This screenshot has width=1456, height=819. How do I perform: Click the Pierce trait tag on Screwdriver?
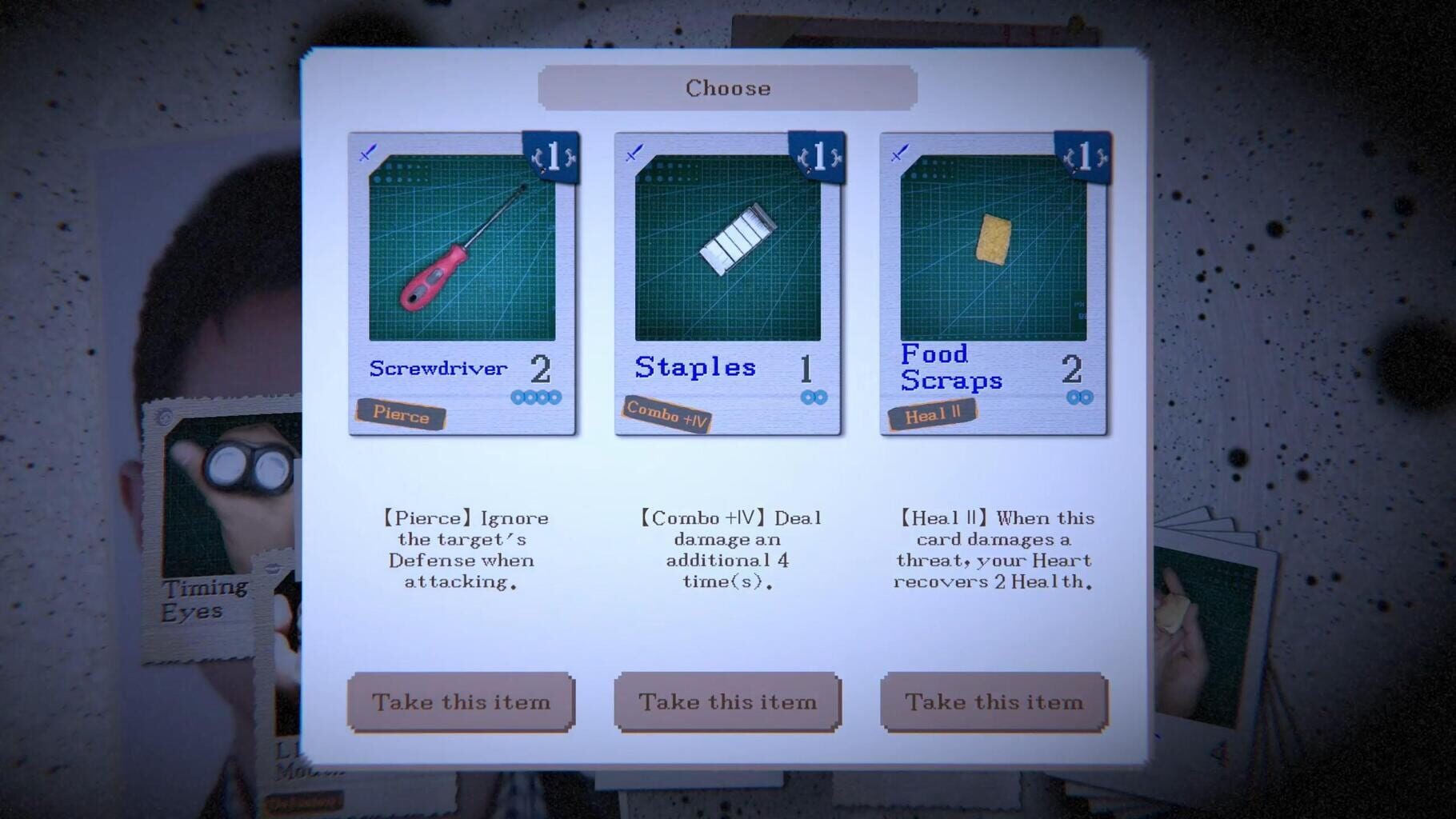tap(402, 416)
